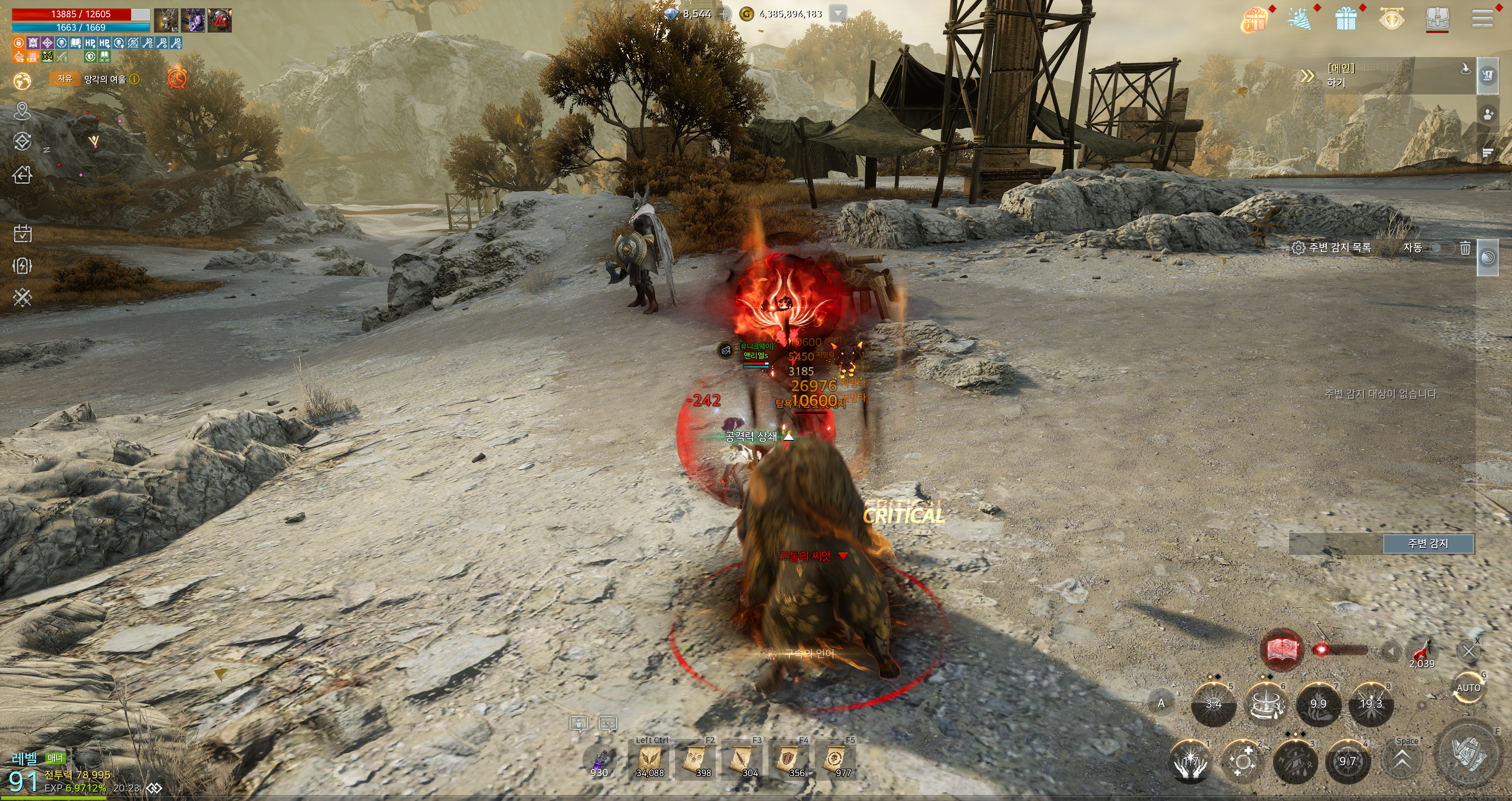Viewport: 1512px width, 801px height.
Task: Open the calendar schedule icon
Action: click(22, 233)
